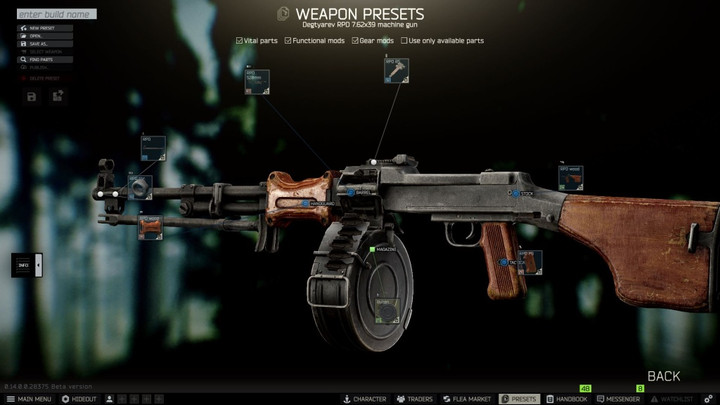Viewport: 720px width, 405px height.
Task: Toggle the Functional mods checkbox
Action: 288,41
